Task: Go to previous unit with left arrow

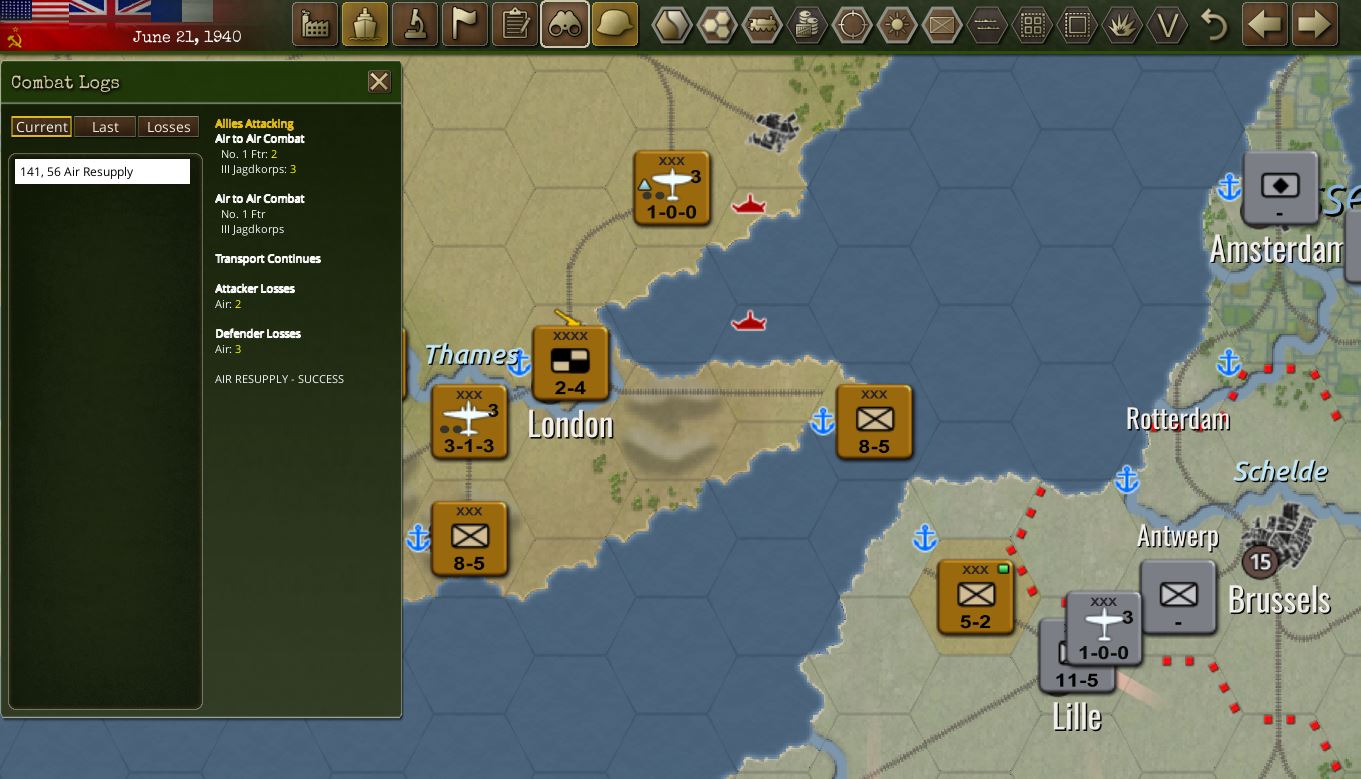Action: click(1265, 24)
